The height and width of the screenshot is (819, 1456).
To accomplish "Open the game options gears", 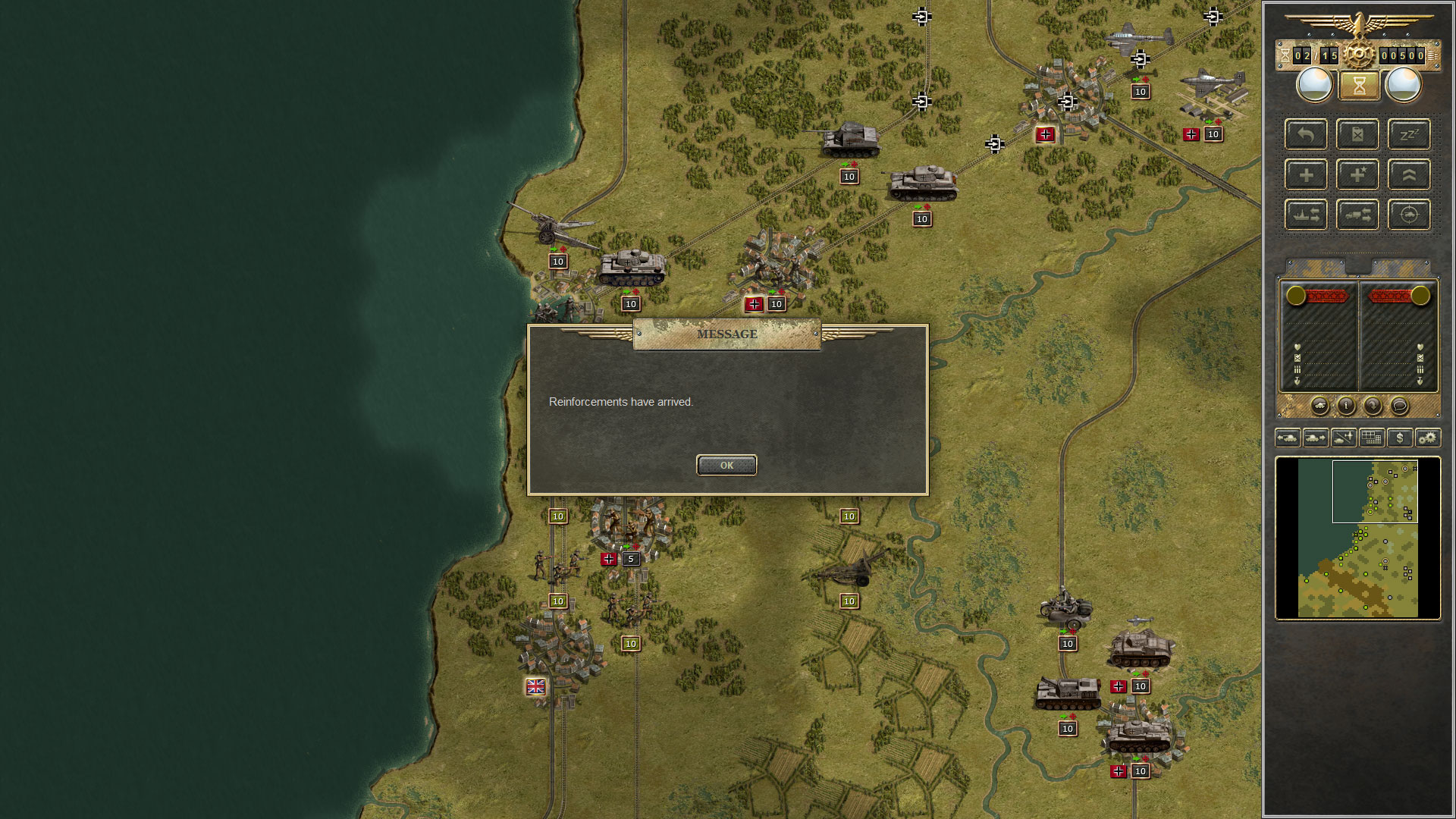I will (1426, 438).
